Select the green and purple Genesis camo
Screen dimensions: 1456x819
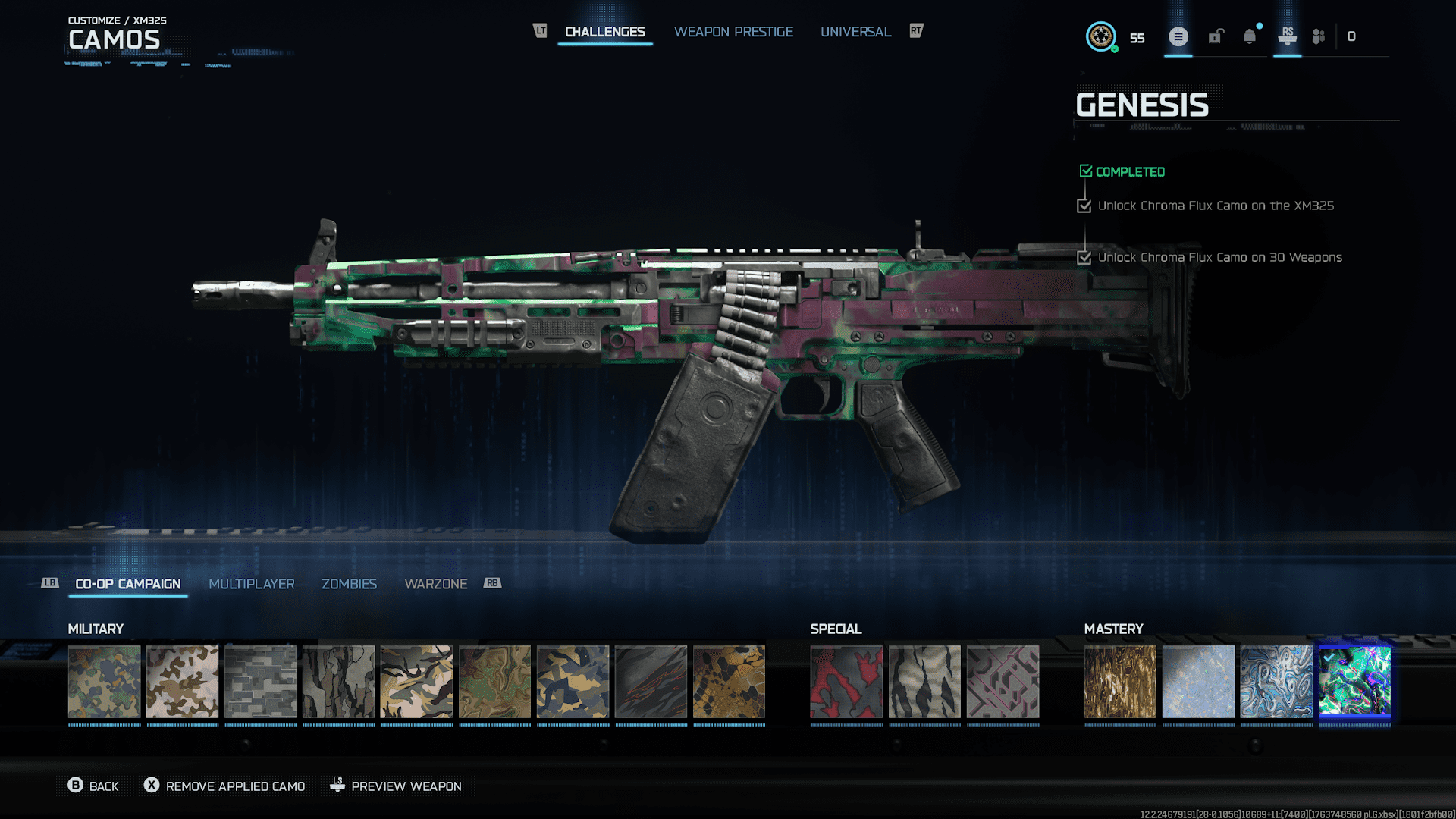click(1354, 682)
